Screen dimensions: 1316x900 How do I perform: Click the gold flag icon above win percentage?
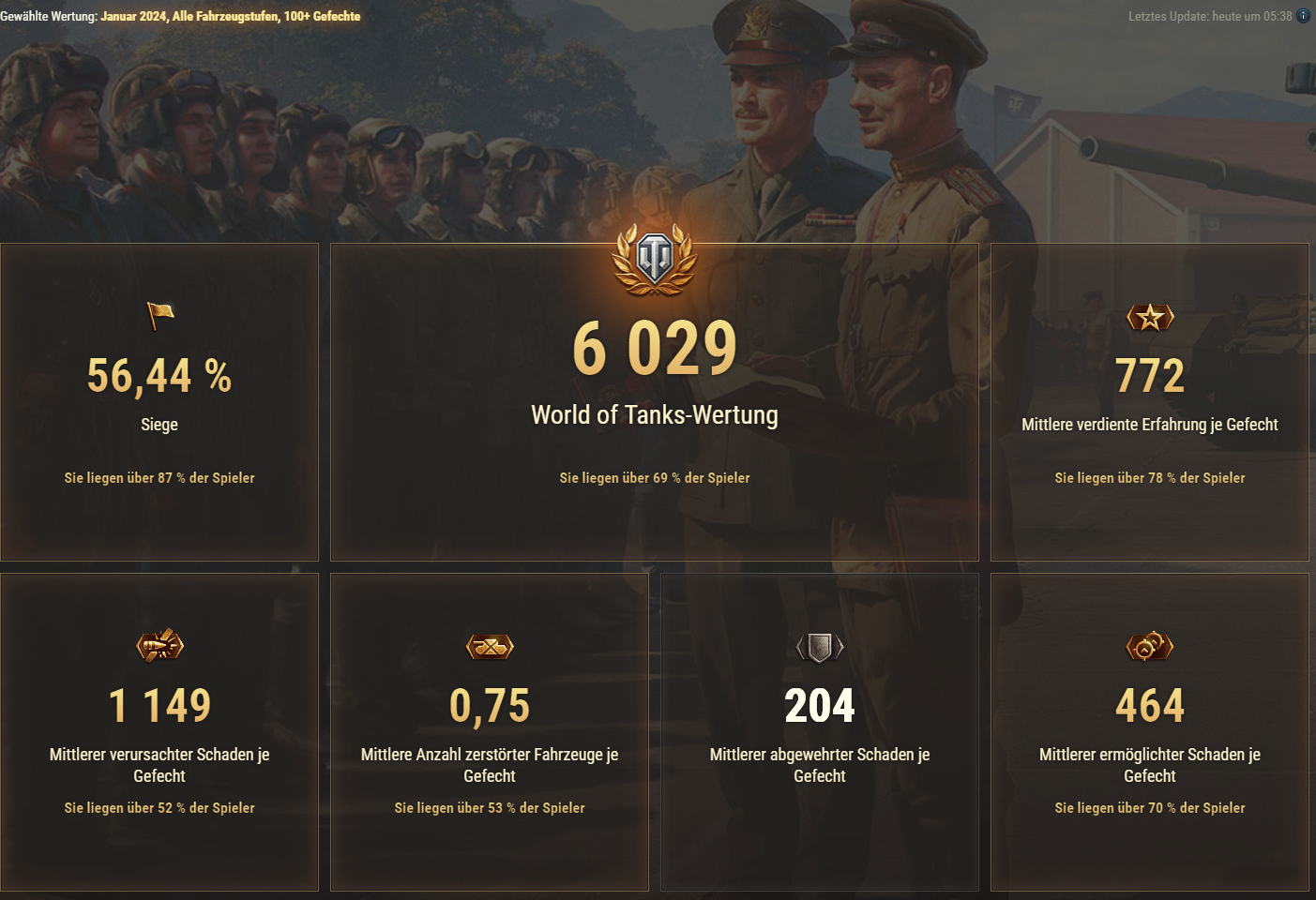pyautogui.click(x=159, y=316)
